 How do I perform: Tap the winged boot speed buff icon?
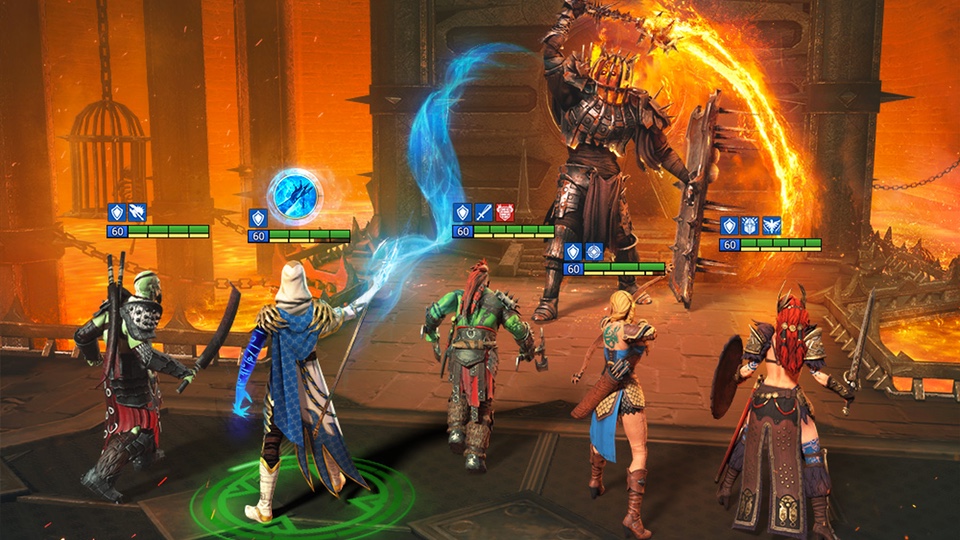[137, 212]
